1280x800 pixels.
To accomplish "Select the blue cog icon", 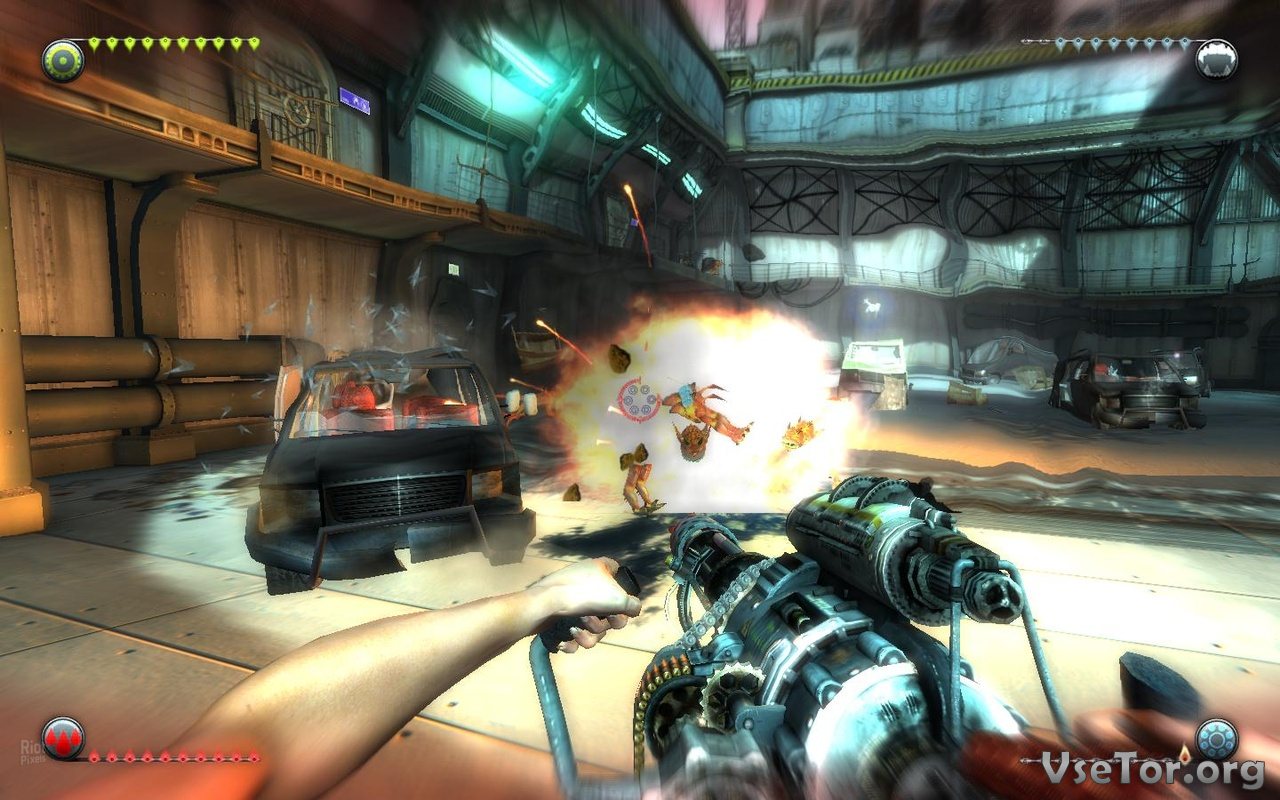I will pos(1216,739).
